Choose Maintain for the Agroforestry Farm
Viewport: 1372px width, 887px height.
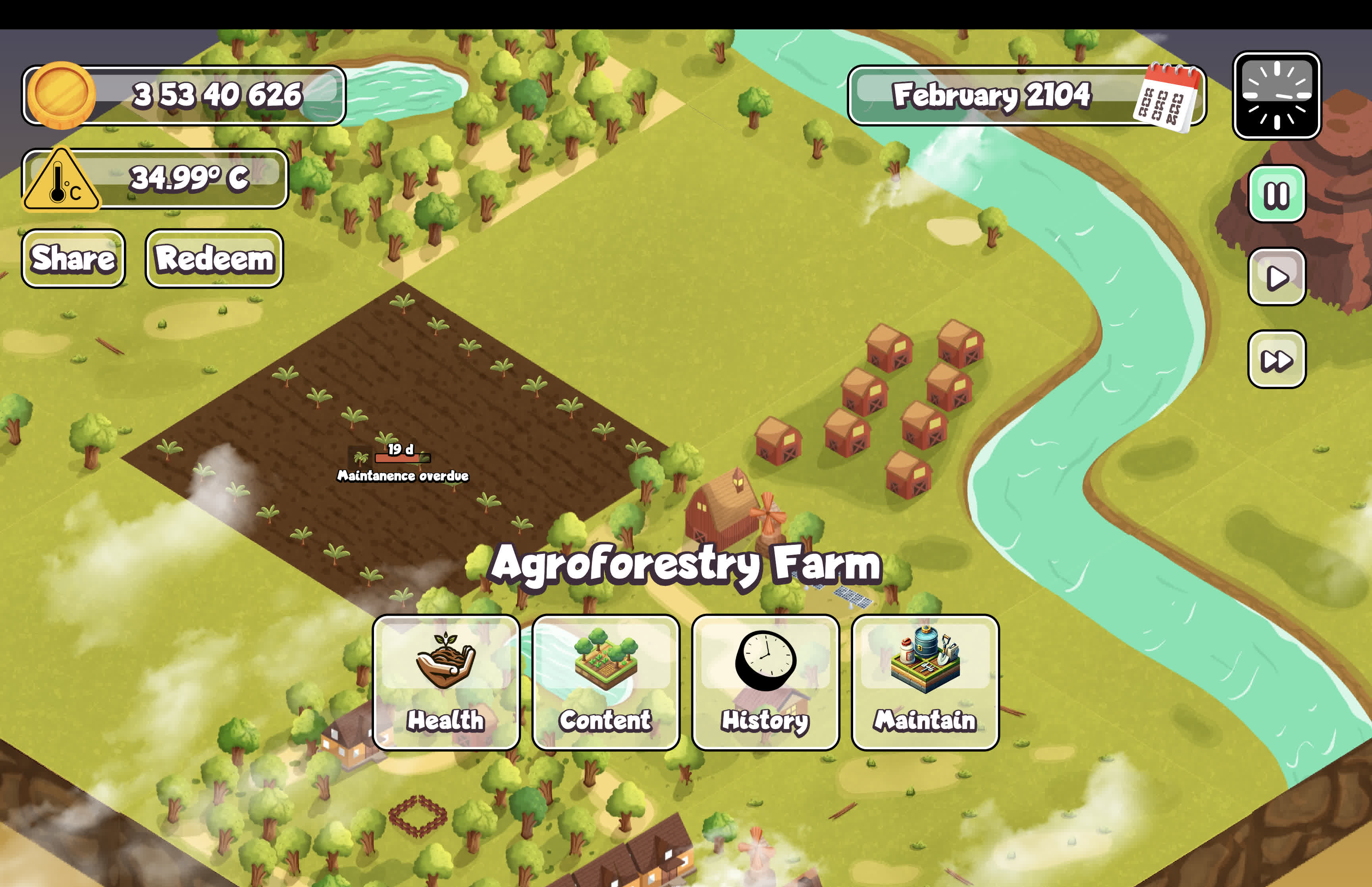pyautogui.click(x=925, y=683)
